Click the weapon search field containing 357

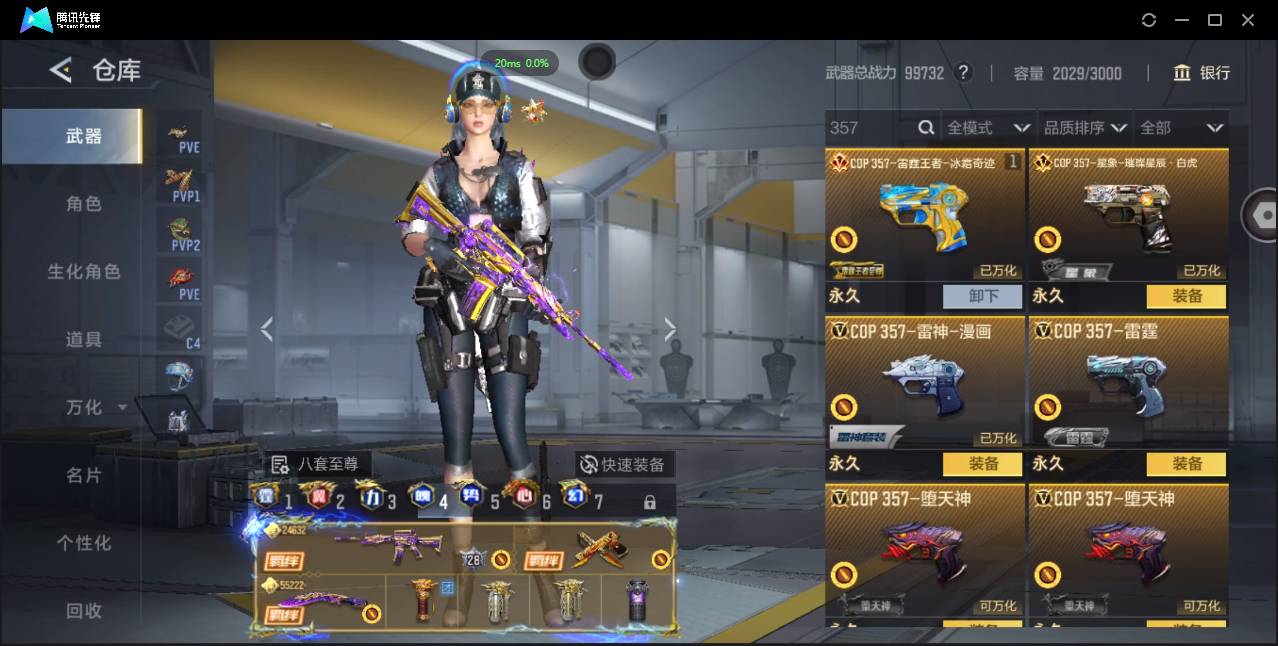[870, 128]
